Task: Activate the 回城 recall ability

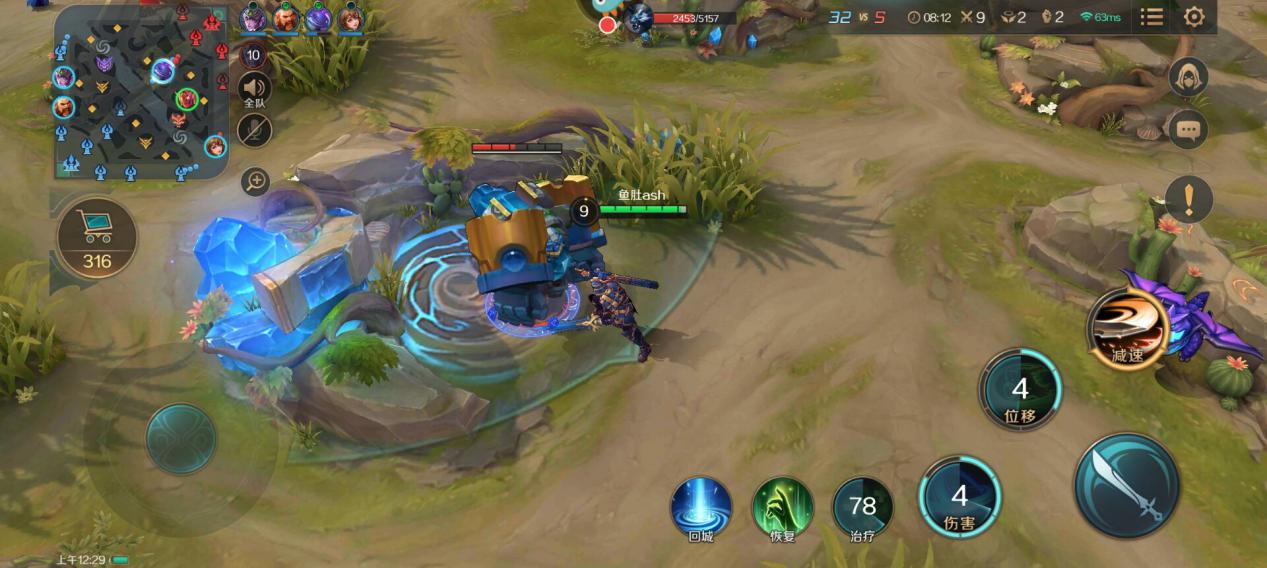Action: [x=701, y=506]
